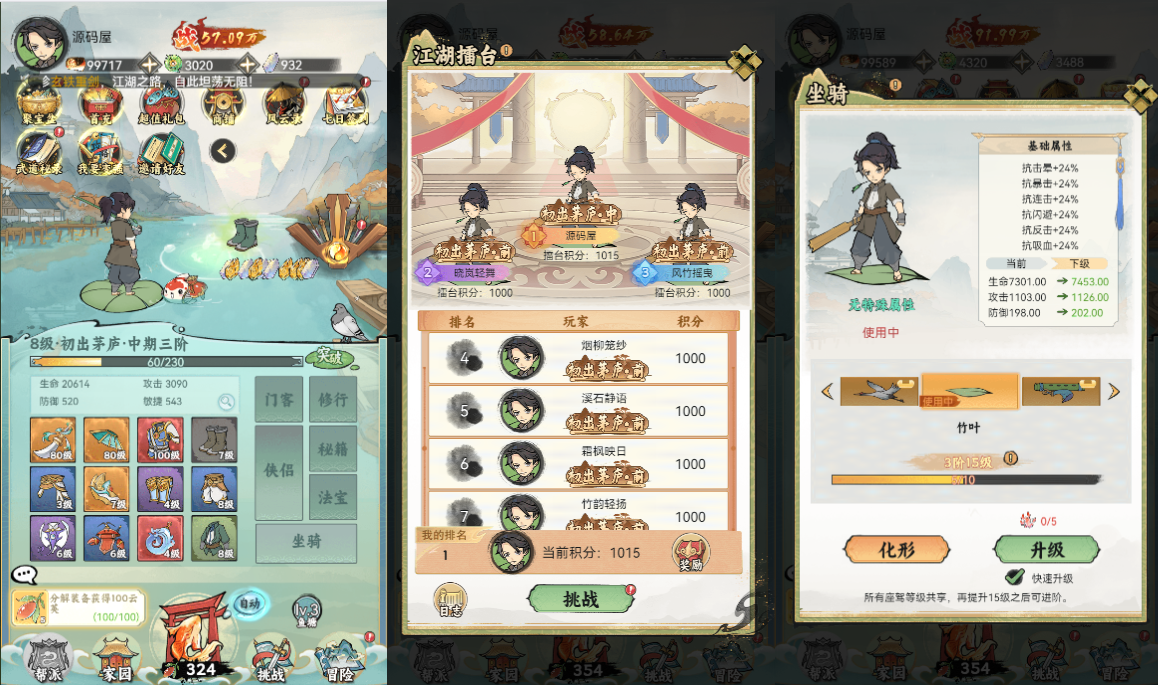Open the 首充 first recharge chest
The width and height of the screenshot is (1158, 685).
tap(95, 104)
